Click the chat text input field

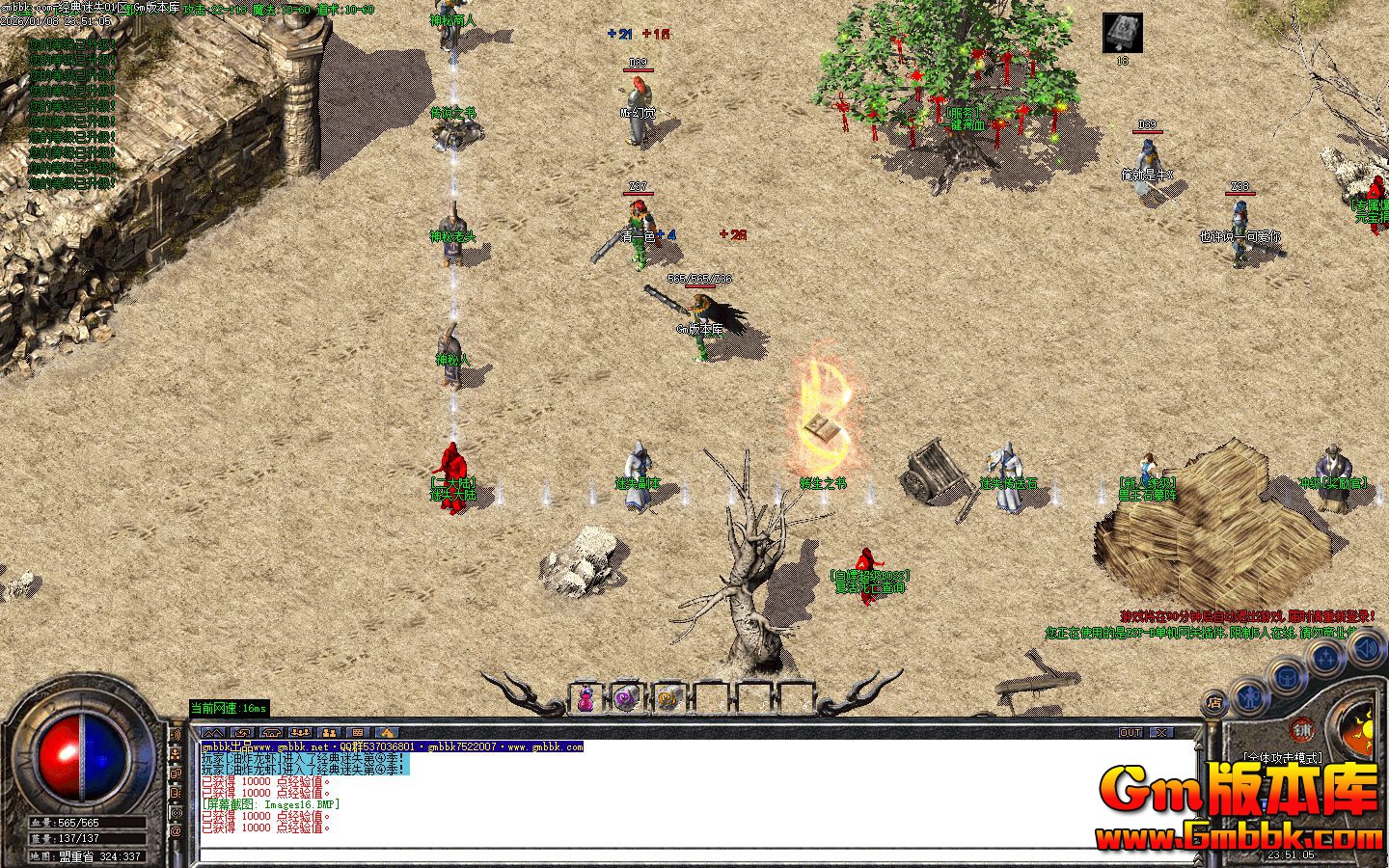pyautogui.click(x=694, y=854)
